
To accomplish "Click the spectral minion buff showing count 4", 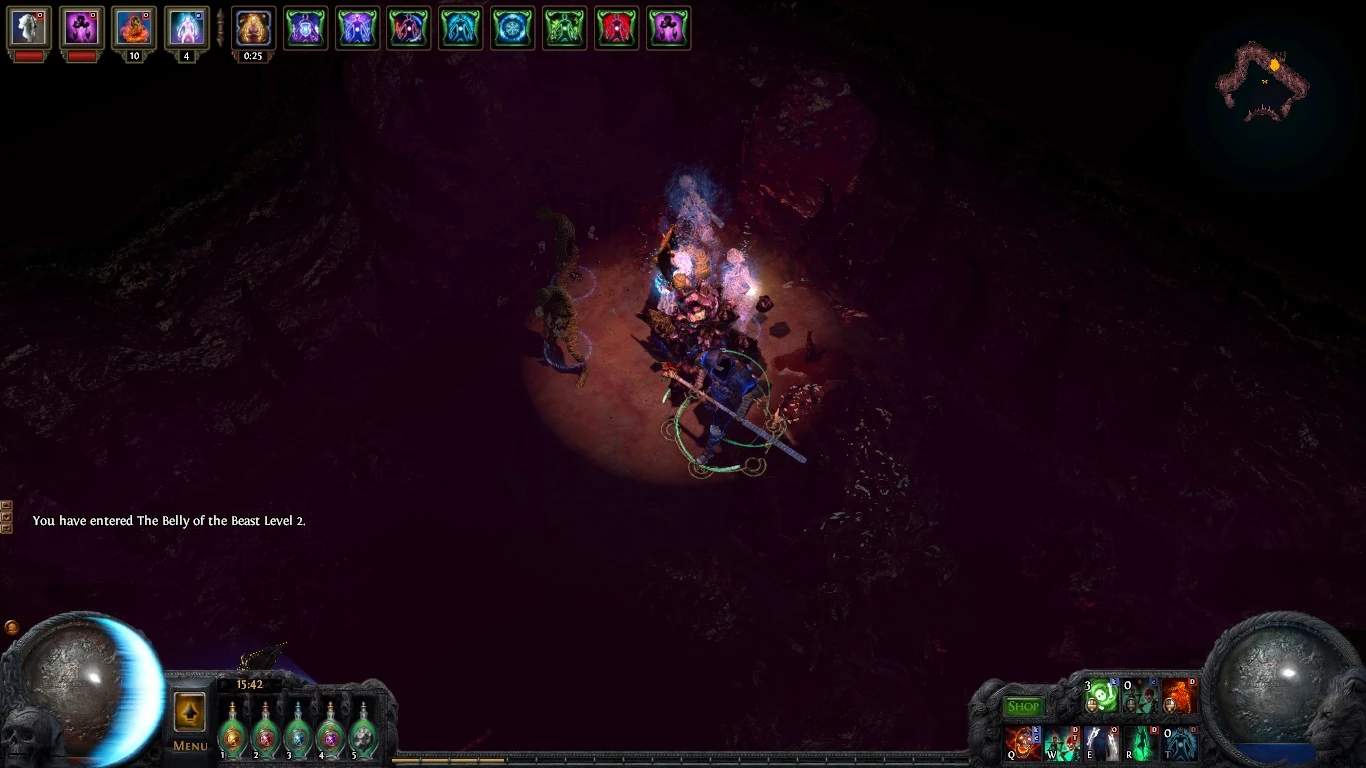I will (187, 28).
